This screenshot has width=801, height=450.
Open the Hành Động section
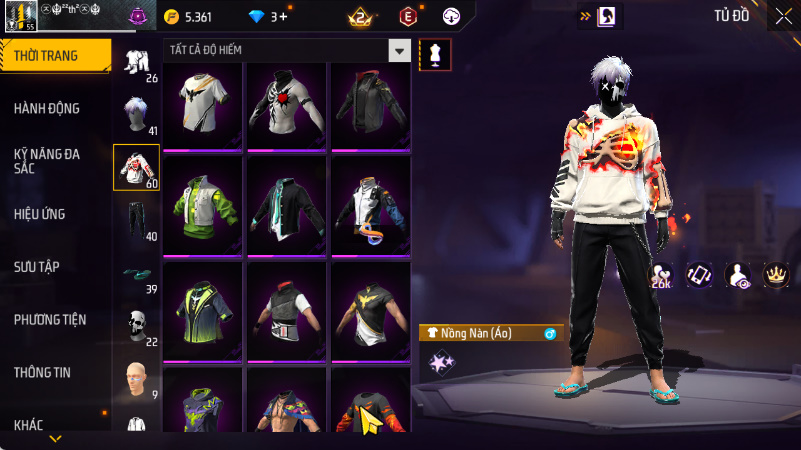47,108
